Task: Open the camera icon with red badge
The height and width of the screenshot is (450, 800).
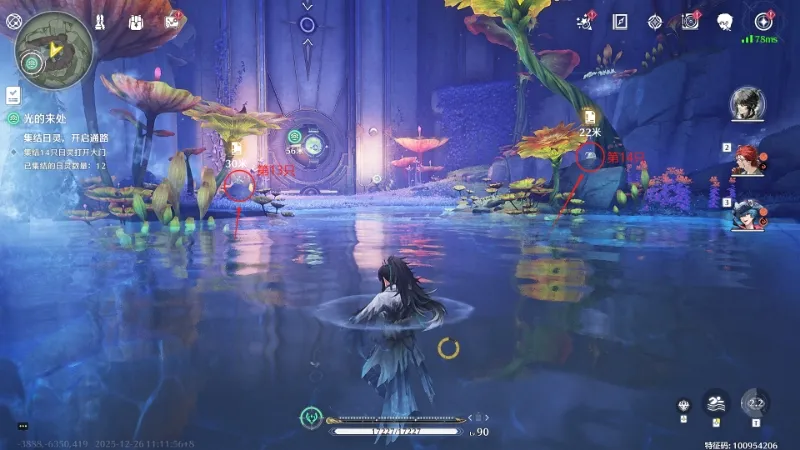Action: [690, 21]
